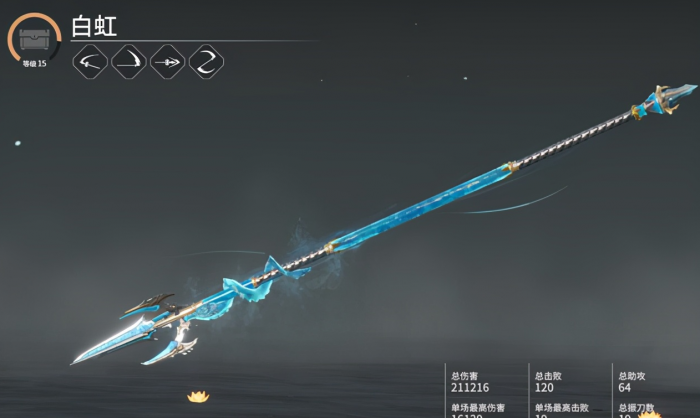Choose the forward spear thrust skill icon
Screen dimensions: 700x418
167,62
